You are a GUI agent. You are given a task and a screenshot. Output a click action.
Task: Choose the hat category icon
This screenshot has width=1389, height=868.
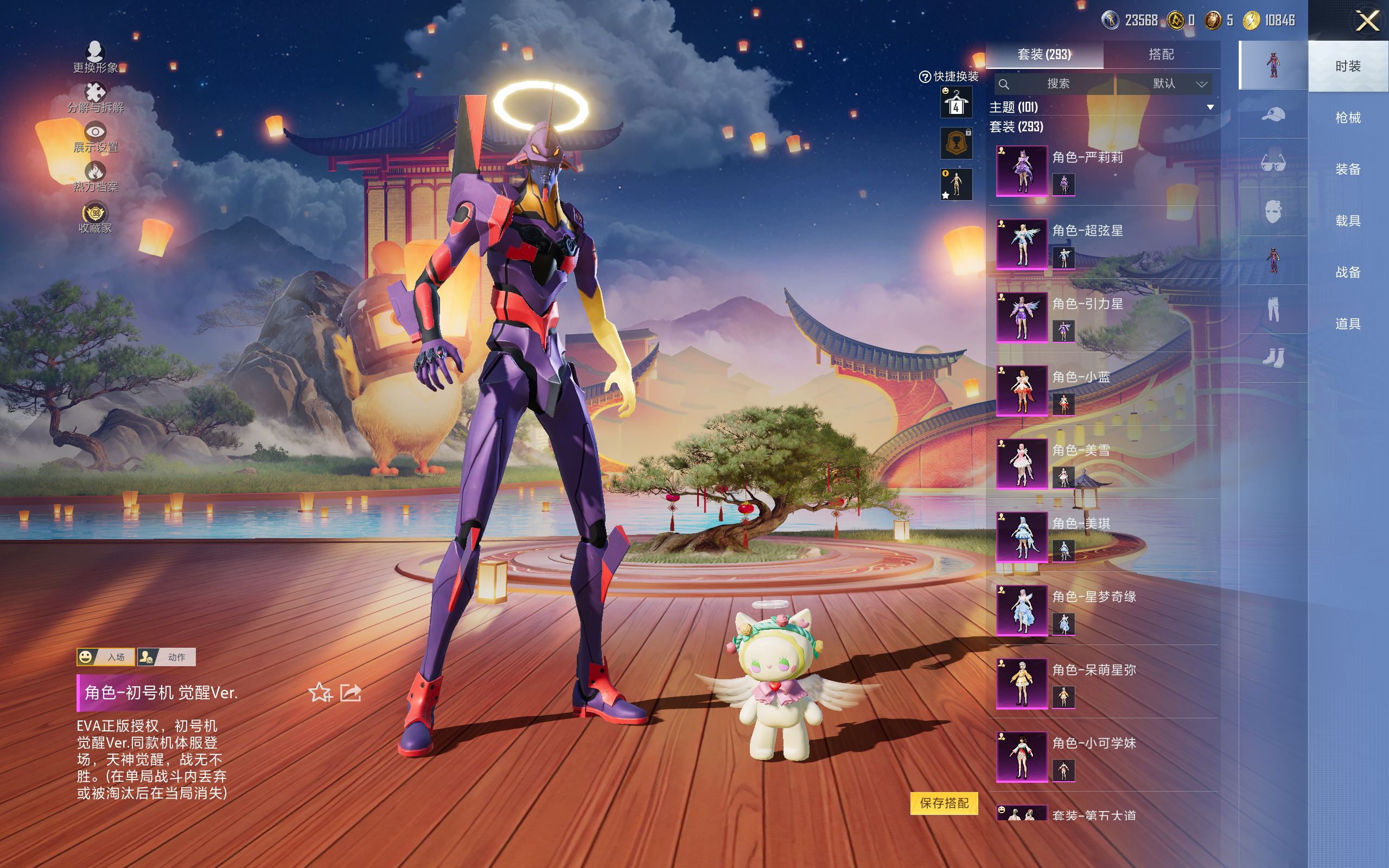1273,114
